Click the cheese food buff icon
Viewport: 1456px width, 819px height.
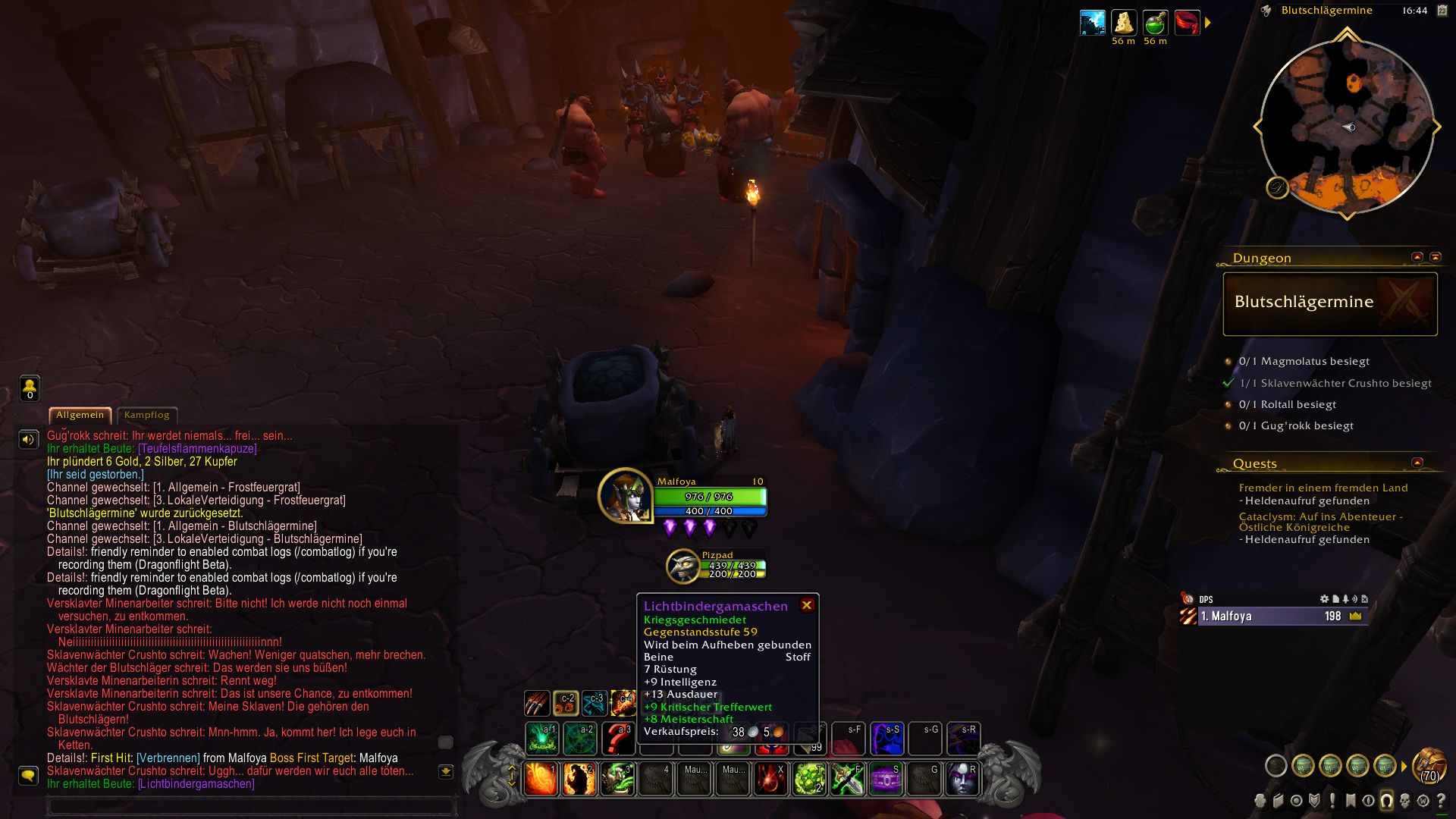tap(1123, 23)
